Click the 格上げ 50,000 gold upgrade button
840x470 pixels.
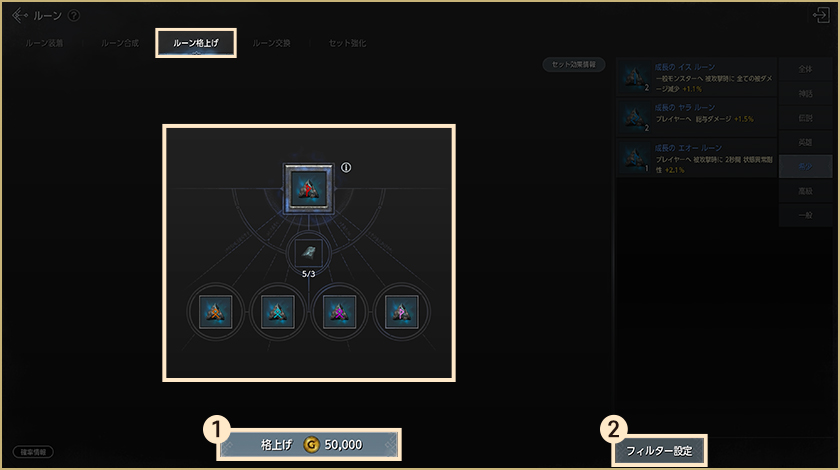309,444
